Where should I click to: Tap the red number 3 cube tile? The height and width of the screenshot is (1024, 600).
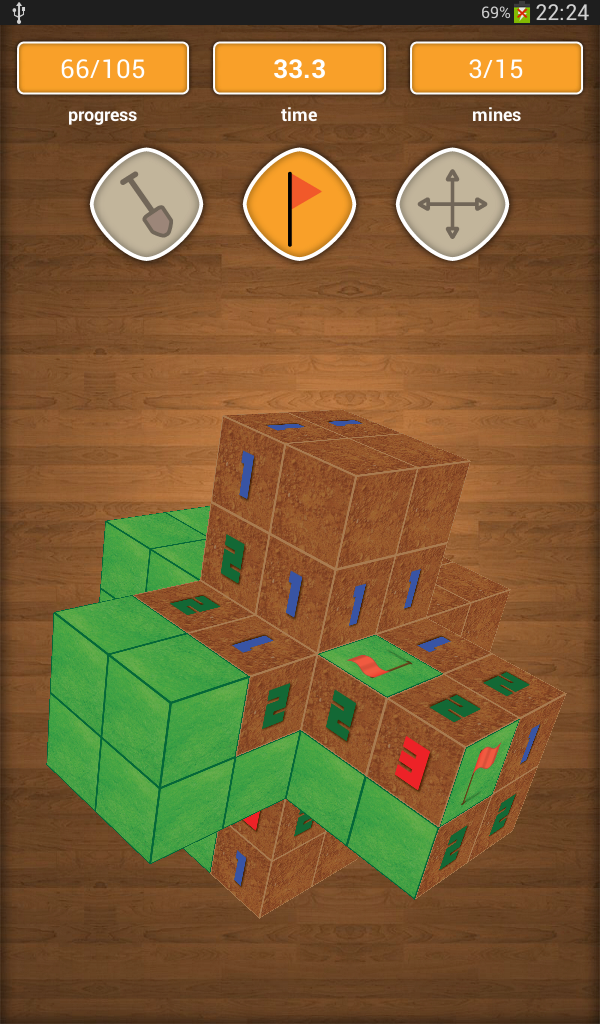coord(414,761)
